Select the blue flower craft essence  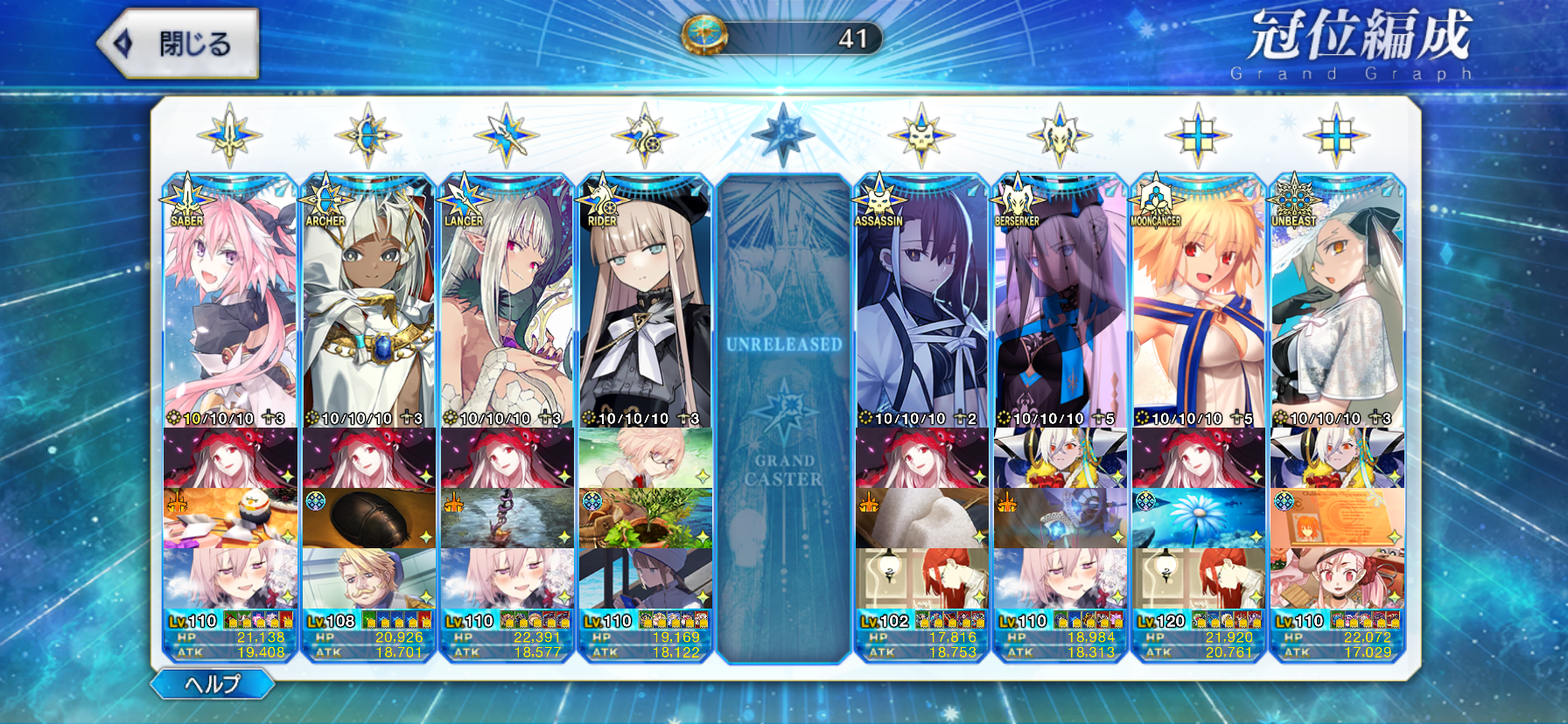point(1198,519)
